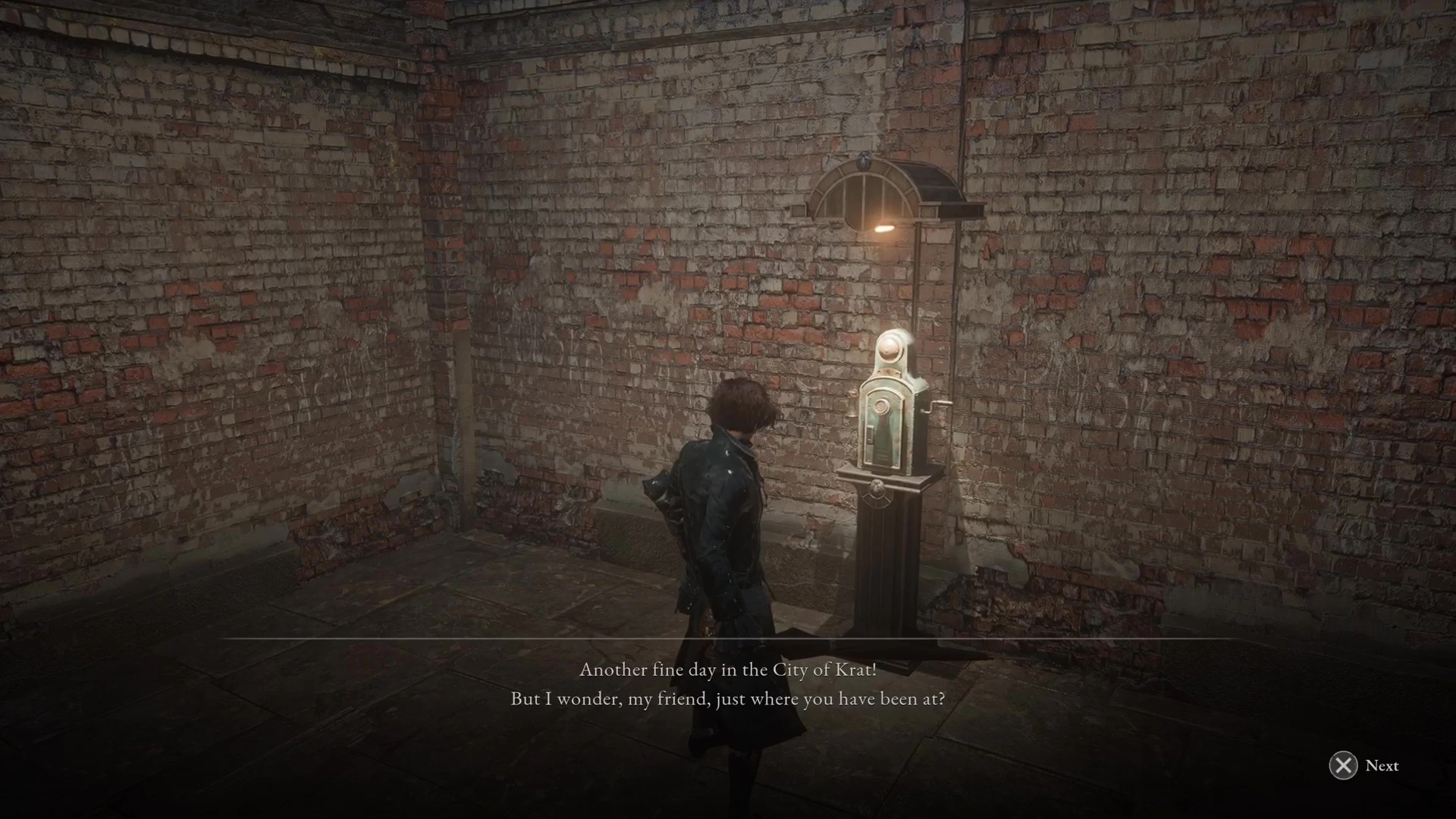Image resolution: width=1456 pixels, height=819 pixels.
Task: Select the glowing lamp under the arched canopy
Action: [x=884, y=228]
